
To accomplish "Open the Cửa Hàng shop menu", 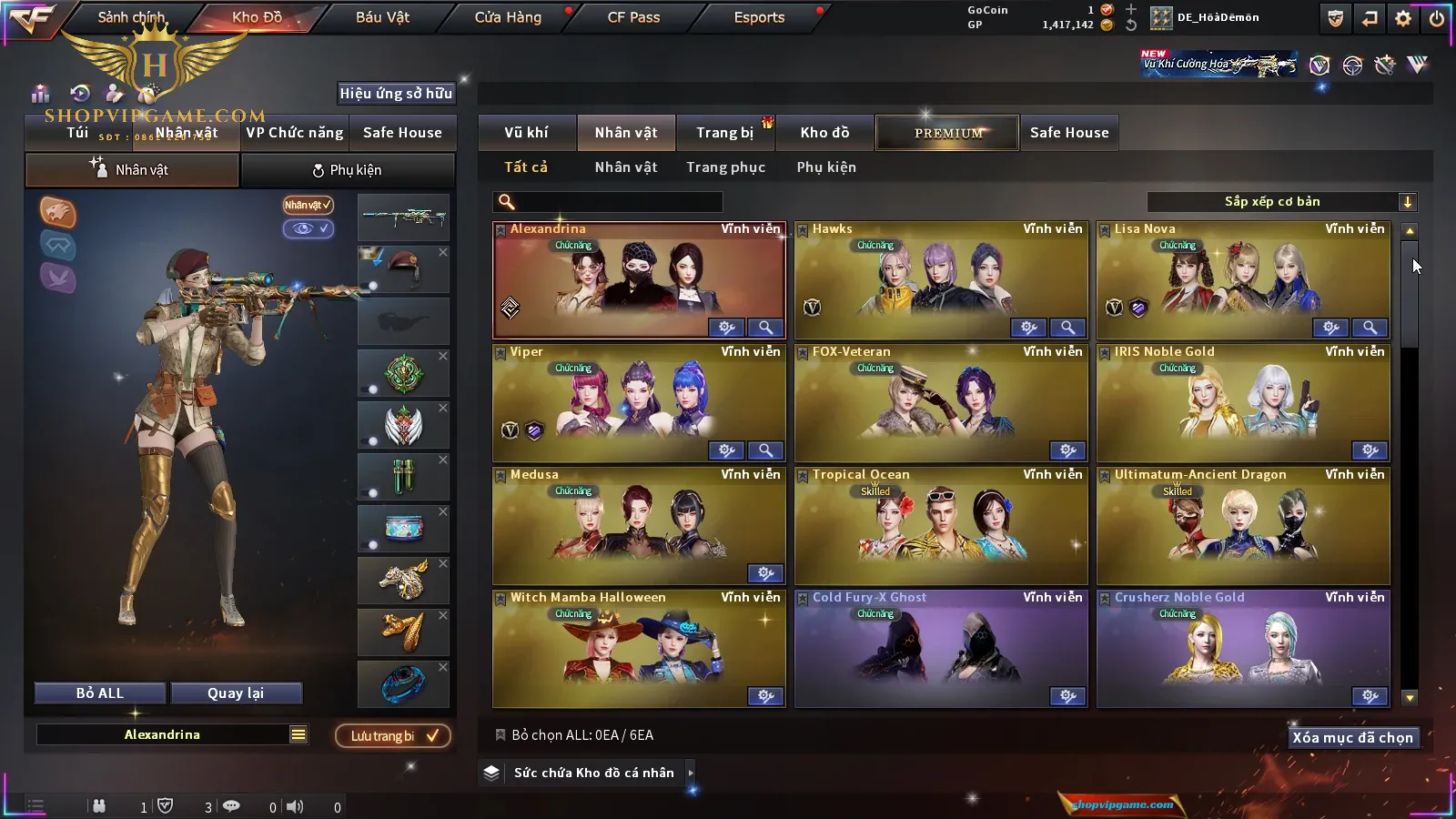I will tap(508, 17).
